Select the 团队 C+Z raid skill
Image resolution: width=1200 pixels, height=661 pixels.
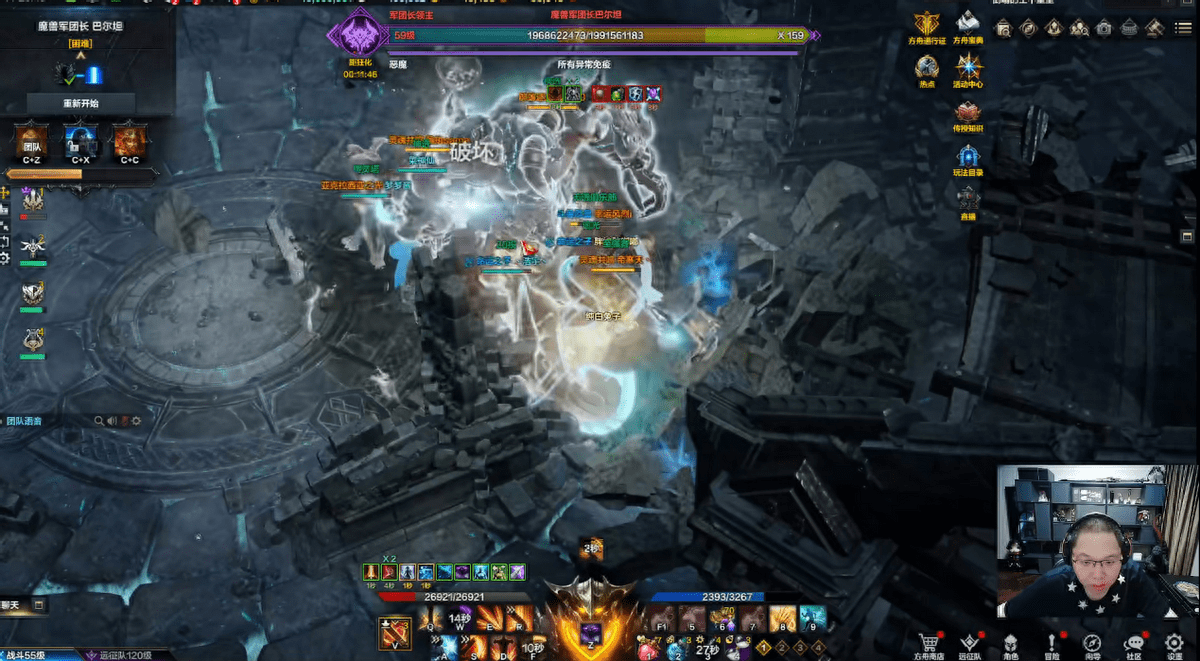[32, 142]
